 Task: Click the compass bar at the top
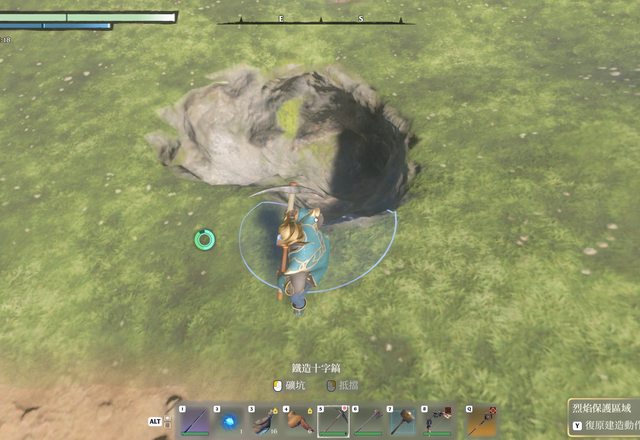[316, 20]
